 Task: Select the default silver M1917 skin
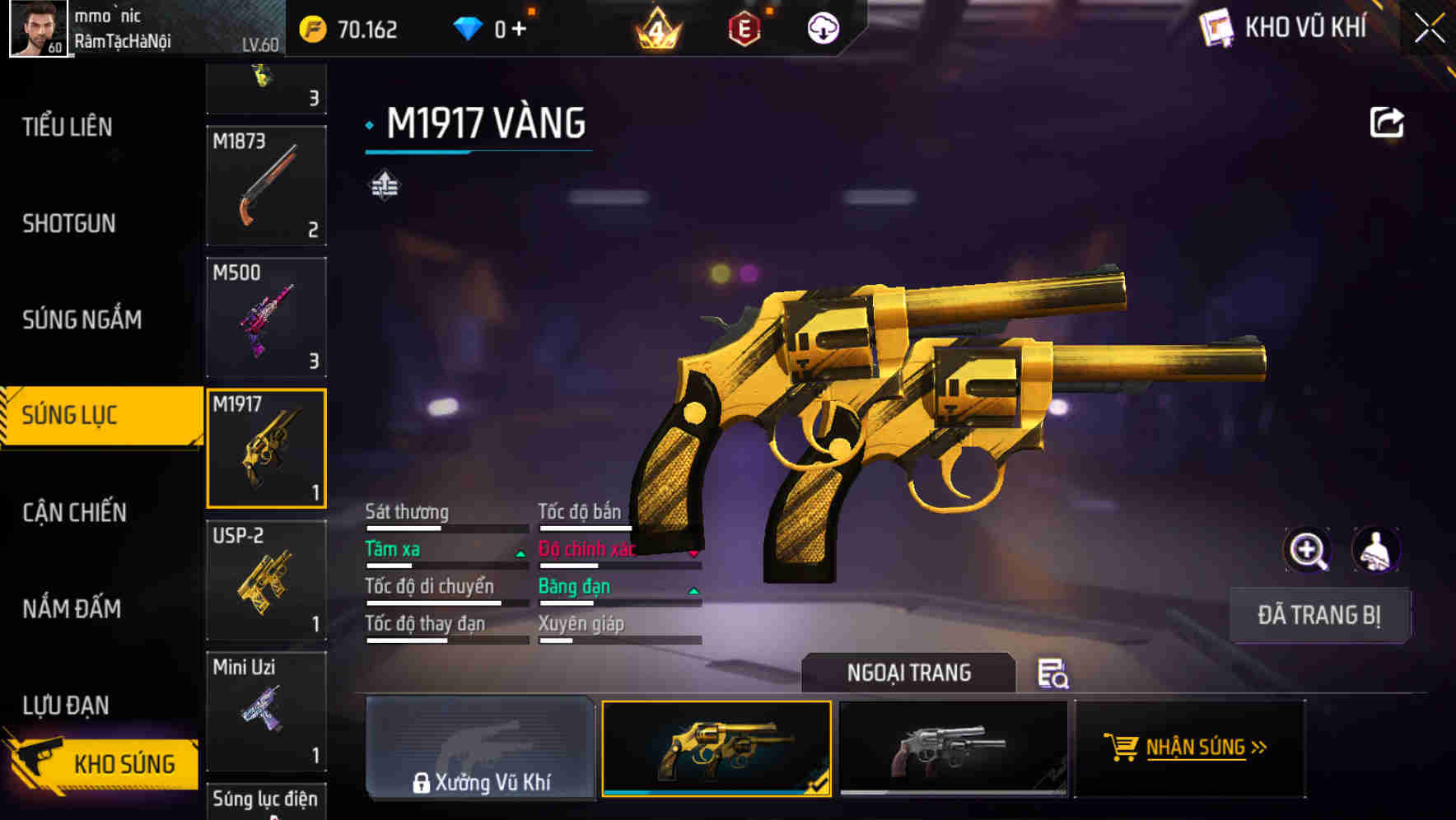953,748
